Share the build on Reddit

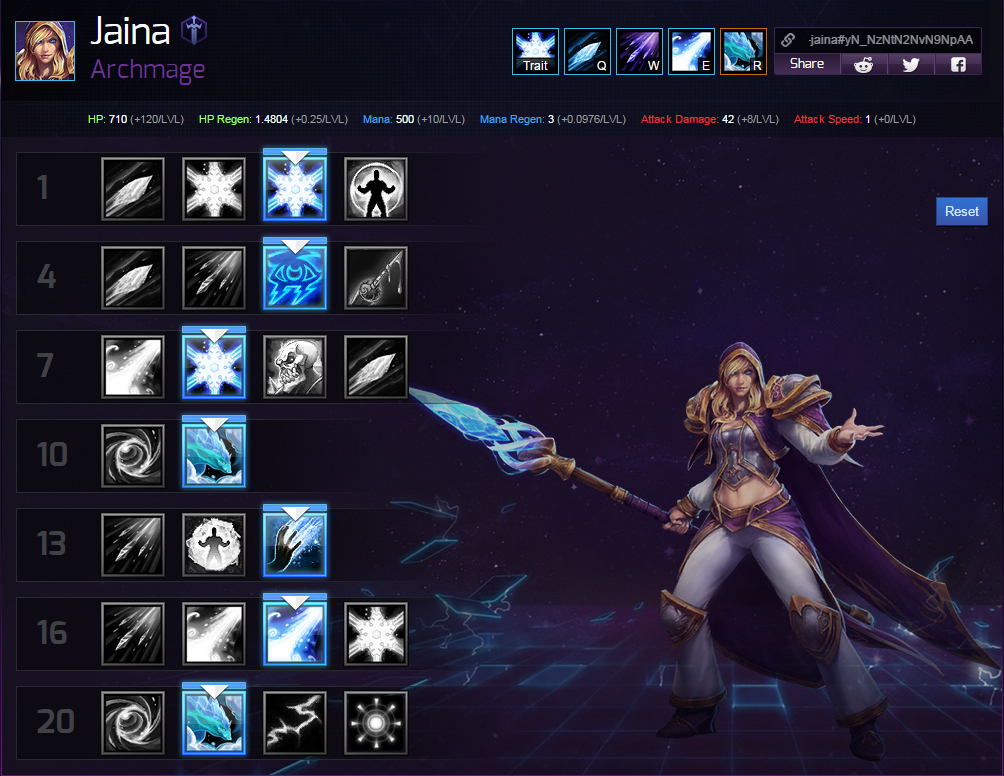[x=862, y=65]
